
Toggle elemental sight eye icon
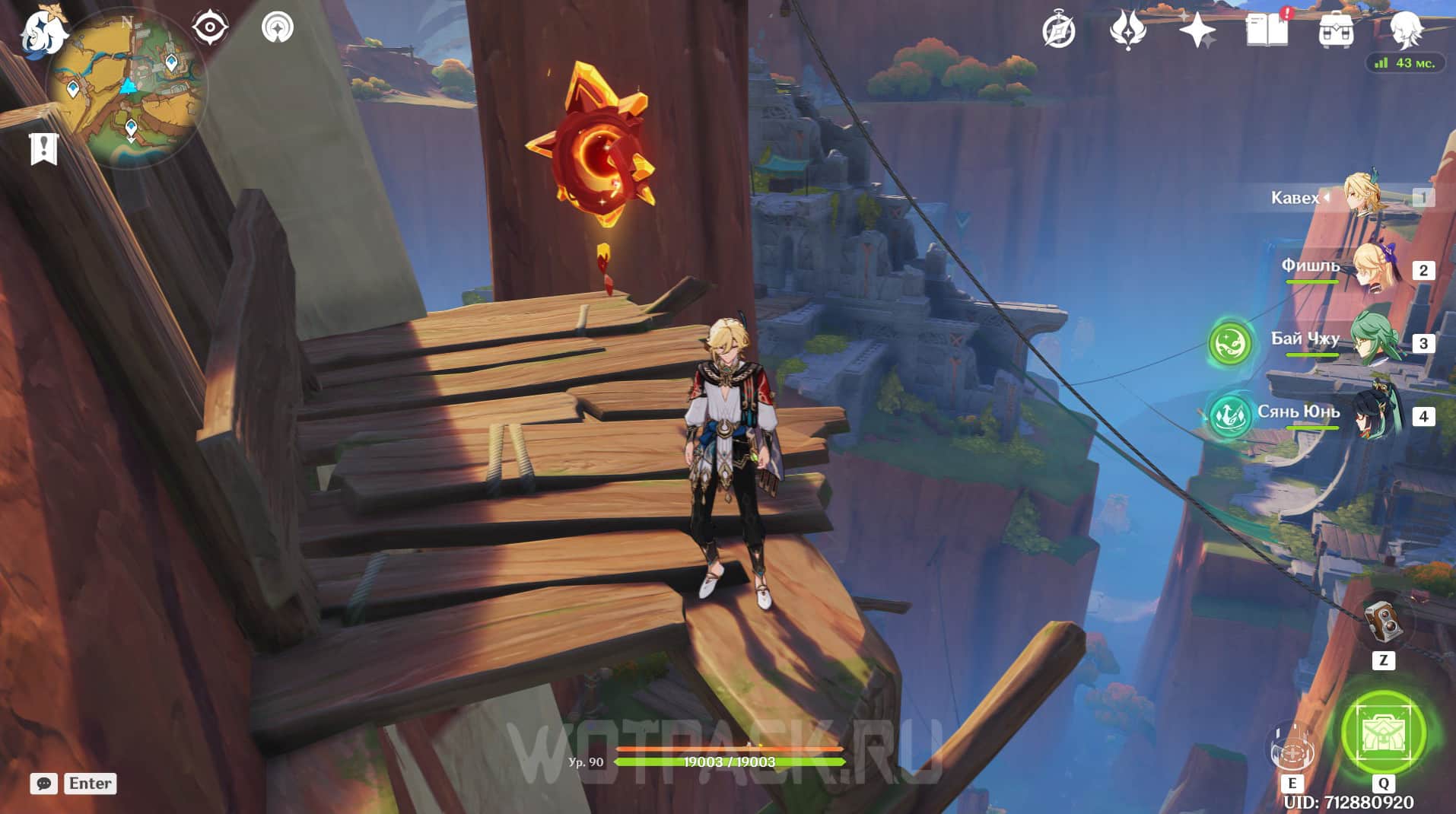point(209,28)
